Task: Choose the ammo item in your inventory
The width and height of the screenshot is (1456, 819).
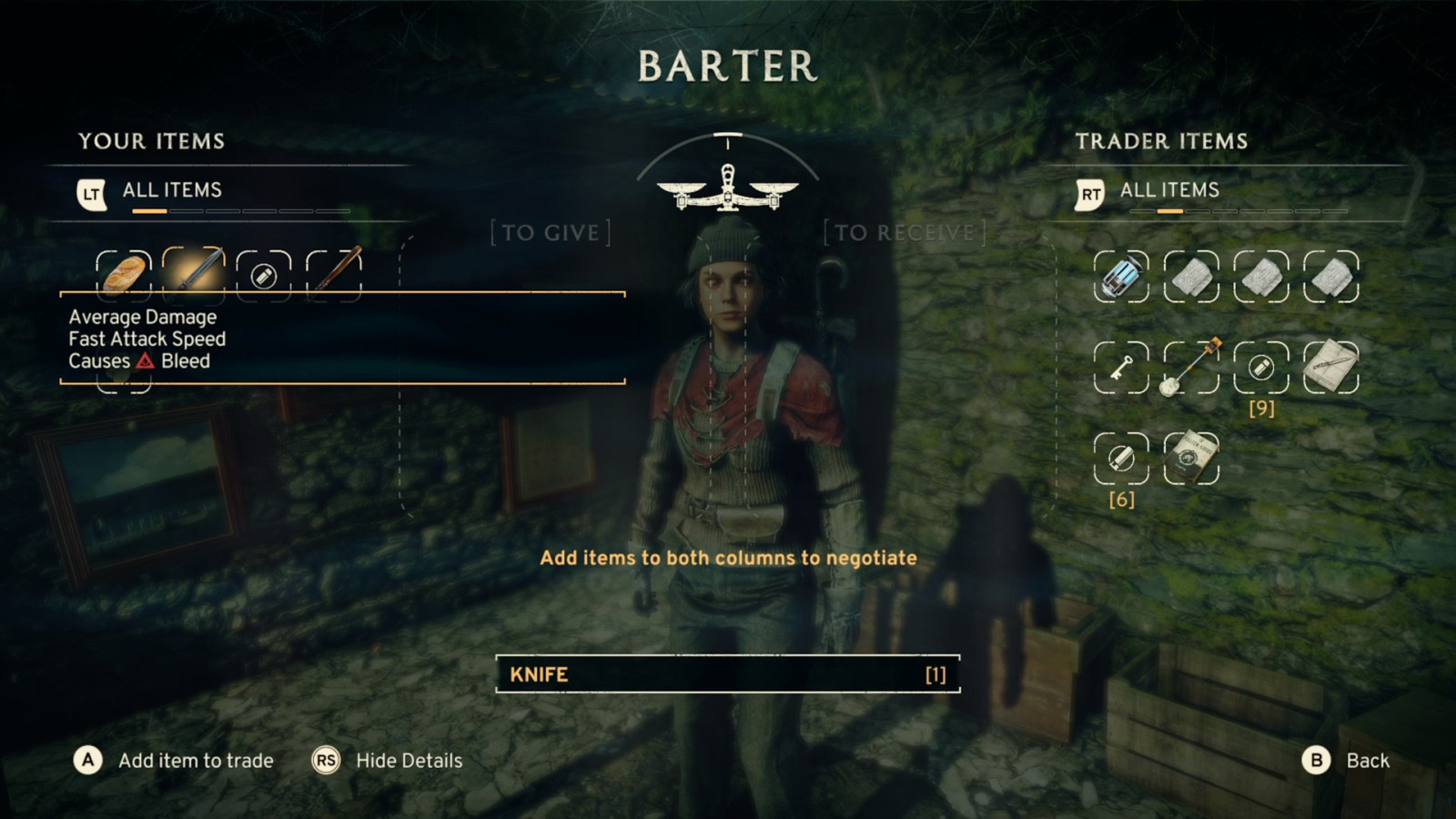Action: 264,275
